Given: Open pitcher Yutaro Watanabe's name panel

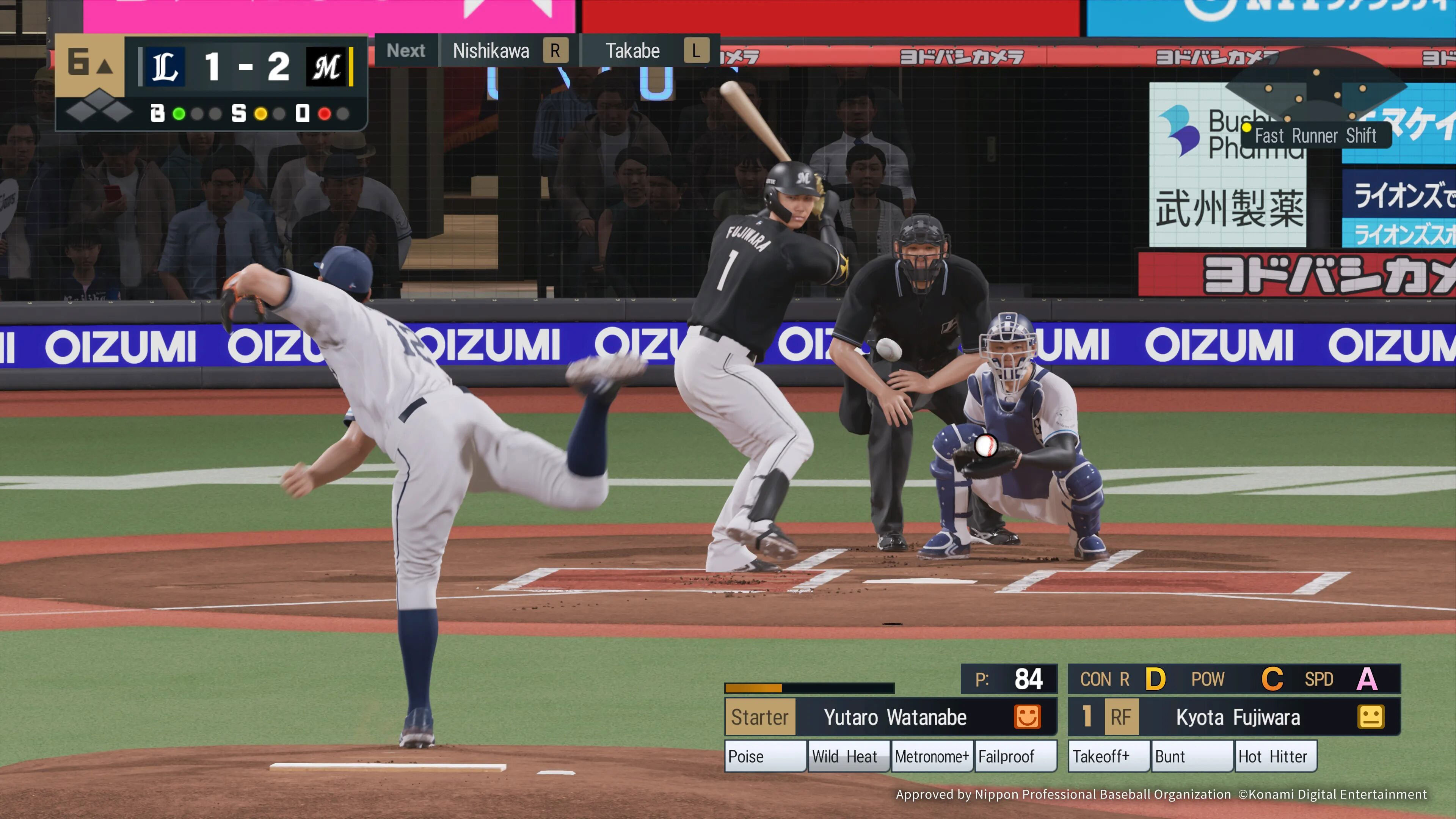Looking at the screenshot, I should (x=895, y=717).
